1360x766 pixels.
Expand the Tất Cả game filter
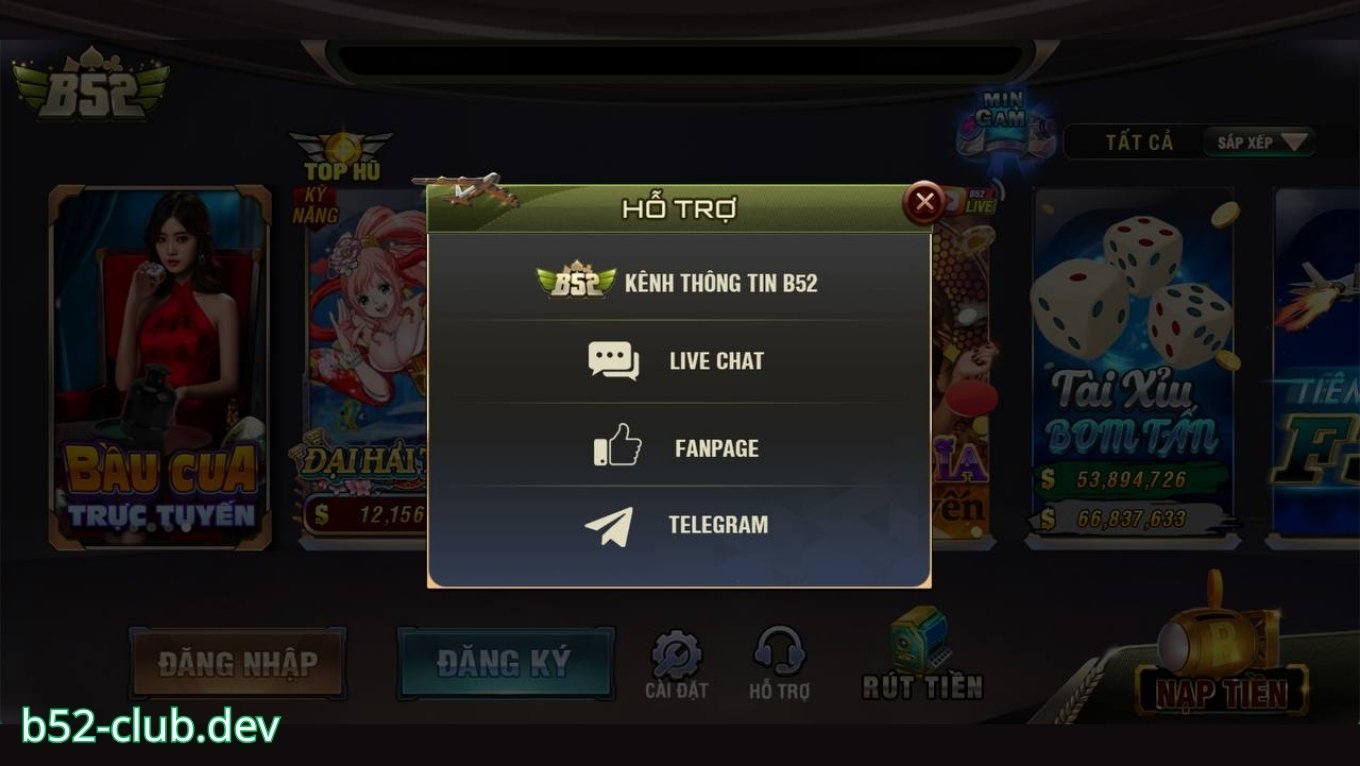click(x=1142, y=142)
